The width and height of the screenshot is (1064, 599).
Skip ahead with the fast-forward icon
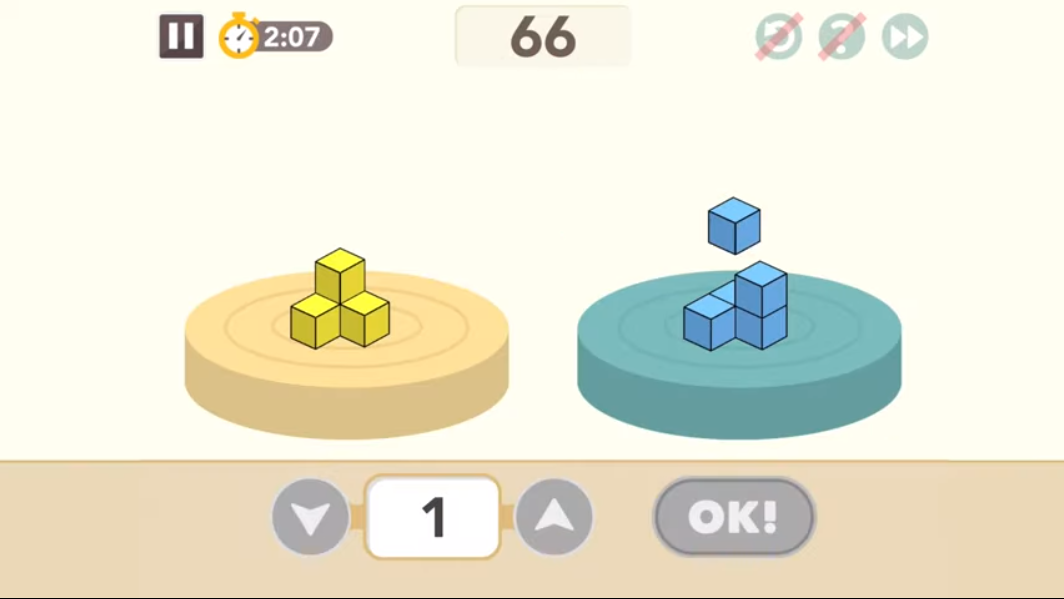(x=905, y=38)
